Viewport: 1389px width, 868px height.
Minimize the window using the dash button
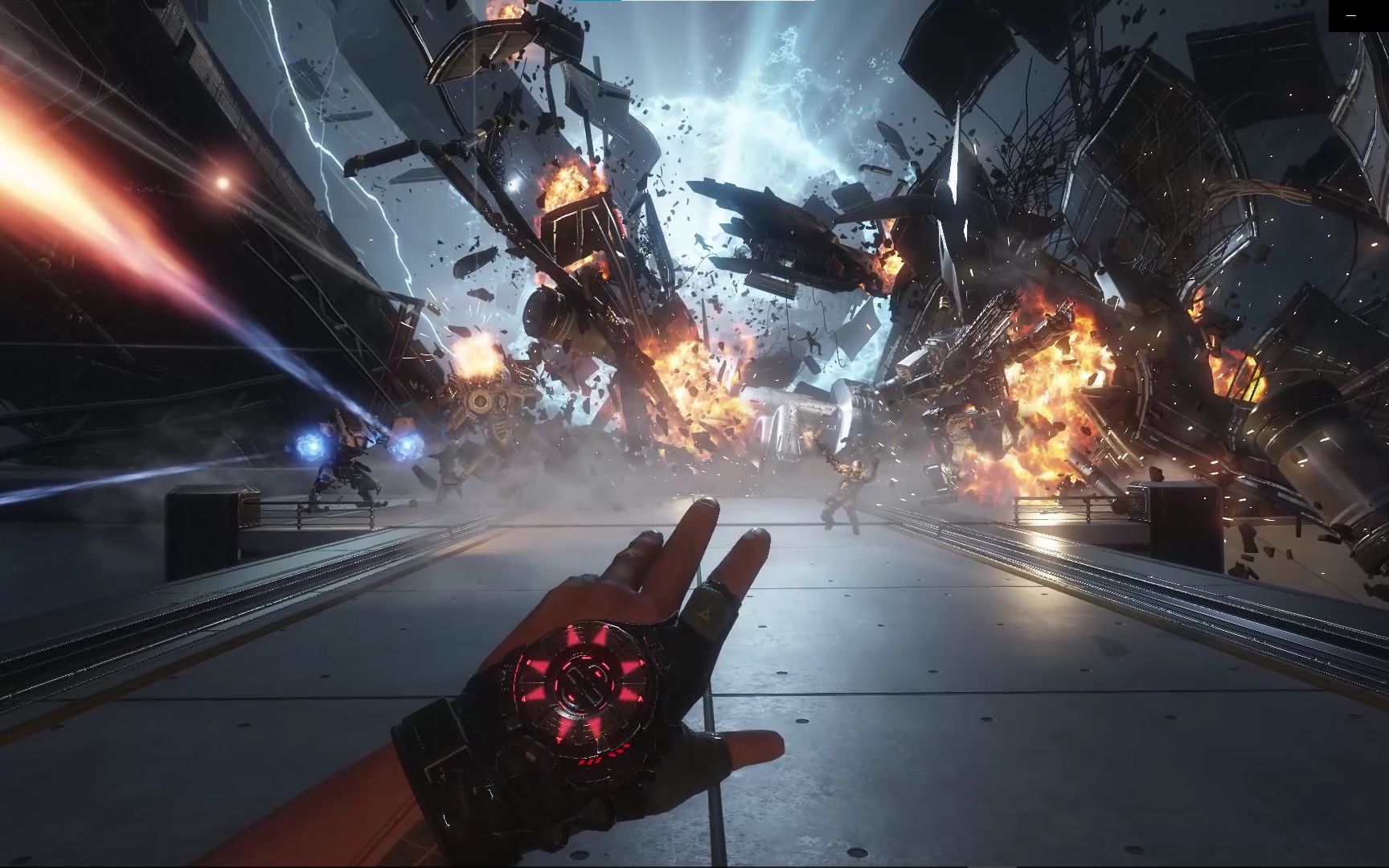click(1351, 15)
